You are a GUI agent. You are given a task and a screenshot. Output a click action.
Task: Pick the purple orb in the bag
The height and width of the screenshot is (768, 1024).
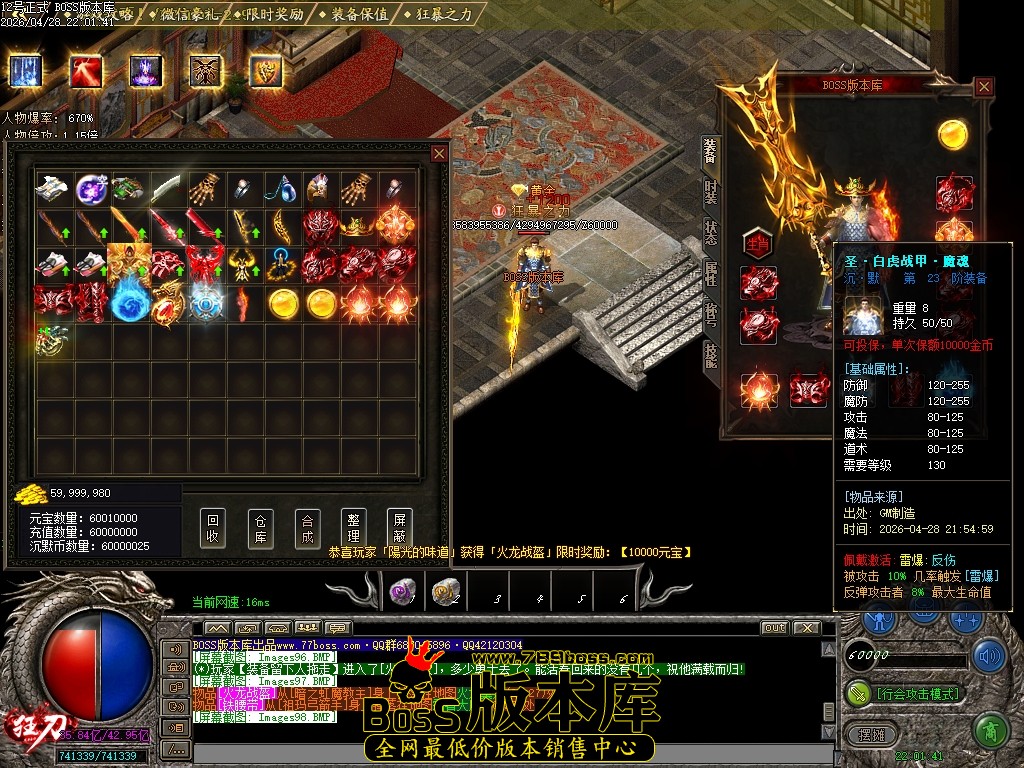(92, 188)
